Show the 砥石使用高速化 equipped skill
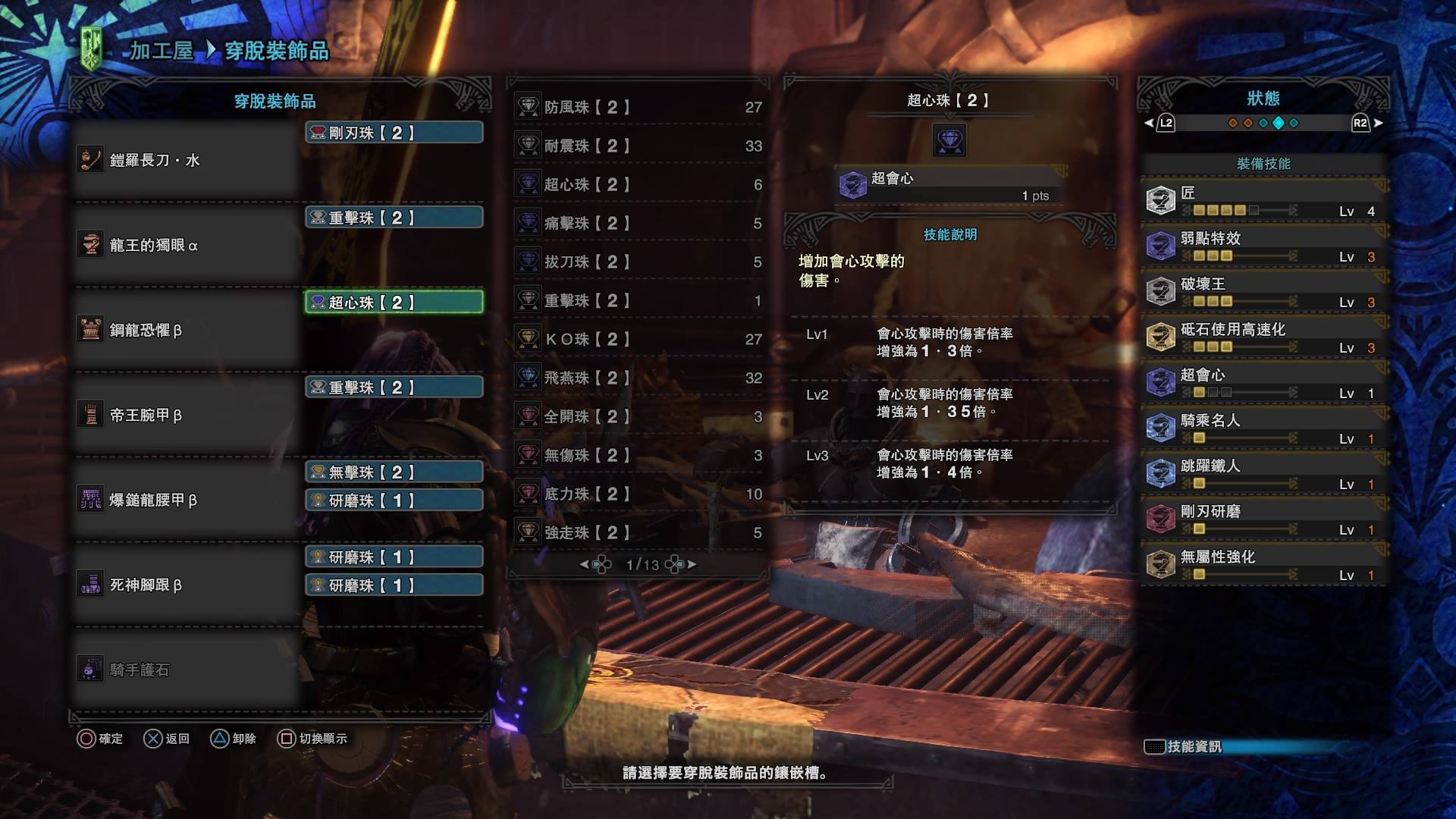This screenshot has height=819, width=1456. pos(1263,337)
